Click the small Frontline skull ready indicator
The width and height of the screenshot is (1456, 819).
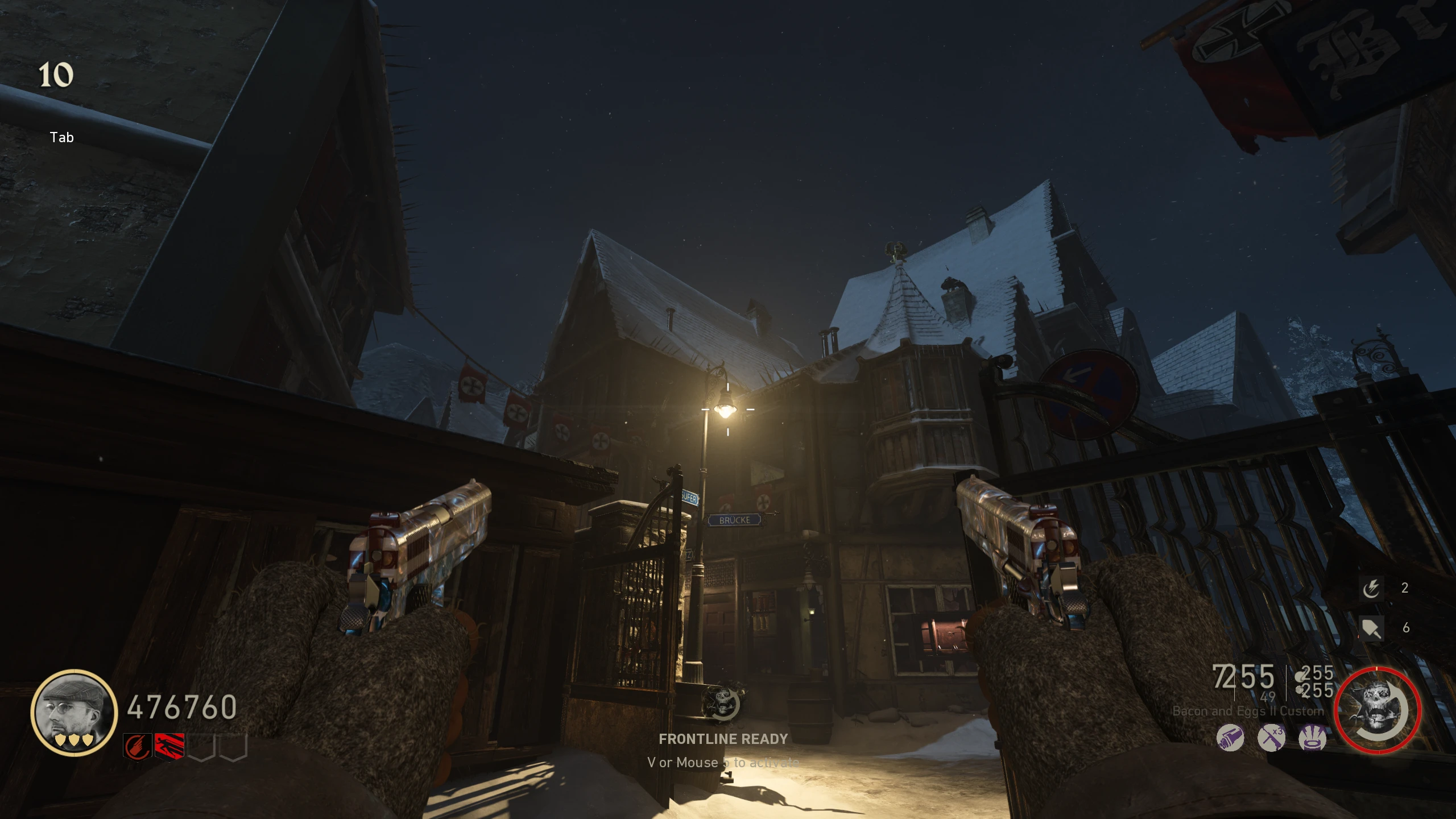tap(722, 704)
